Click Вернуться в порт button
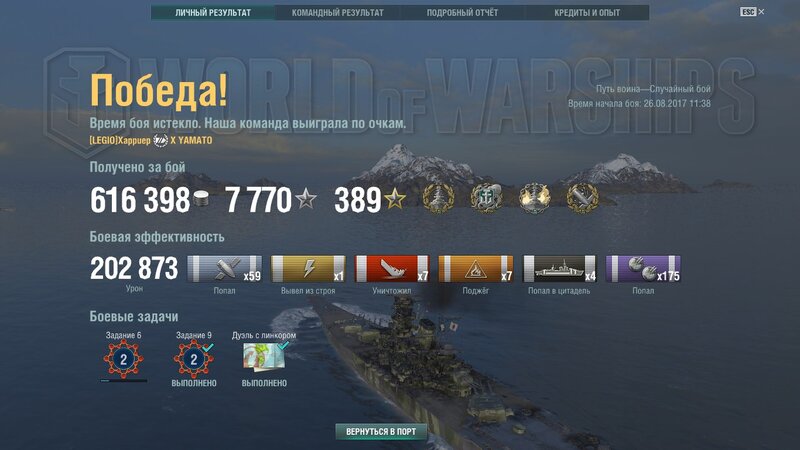The width and height of the screenshot is (800, 450). (381, 432)
